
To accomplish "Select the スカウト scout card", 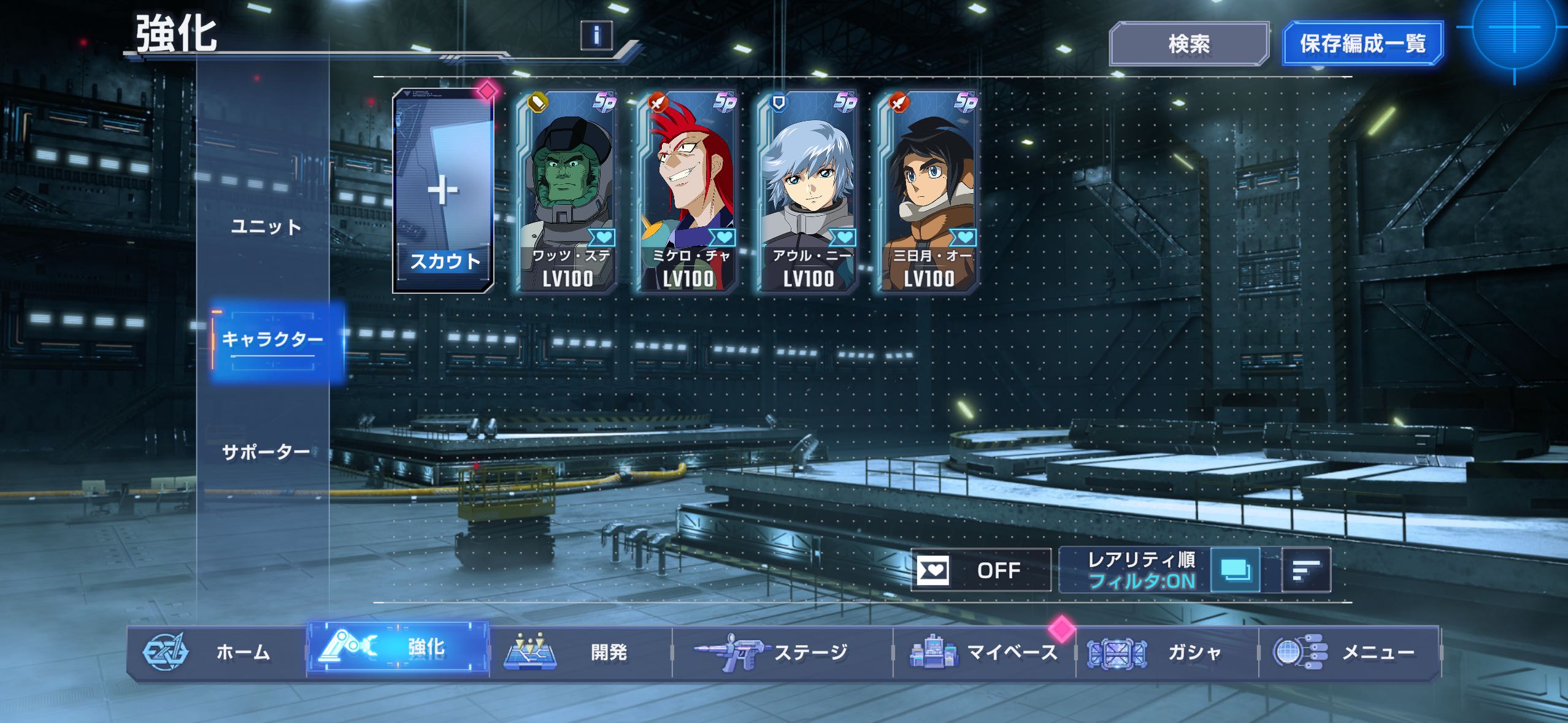I will tap(444, 191).
